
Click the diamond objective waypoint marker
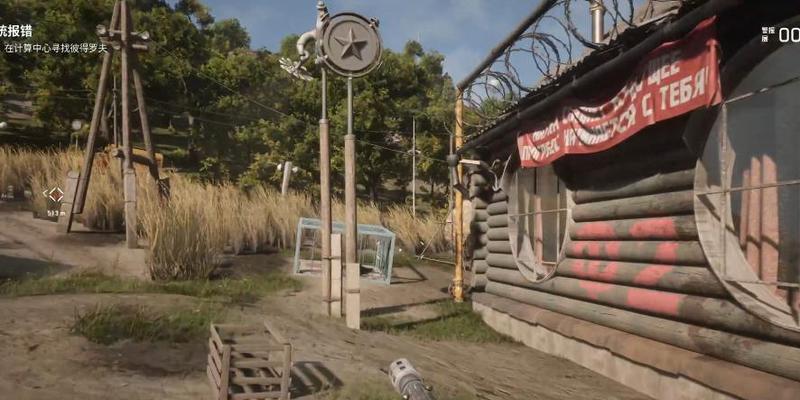point(54,195)
